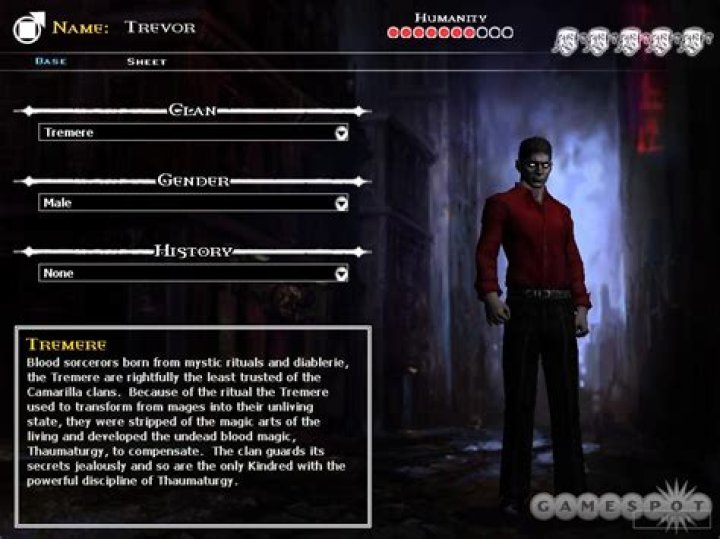Open the History dropdown showing None
The width and height of the screenshot is (720, 539).
tap(193, 273)
